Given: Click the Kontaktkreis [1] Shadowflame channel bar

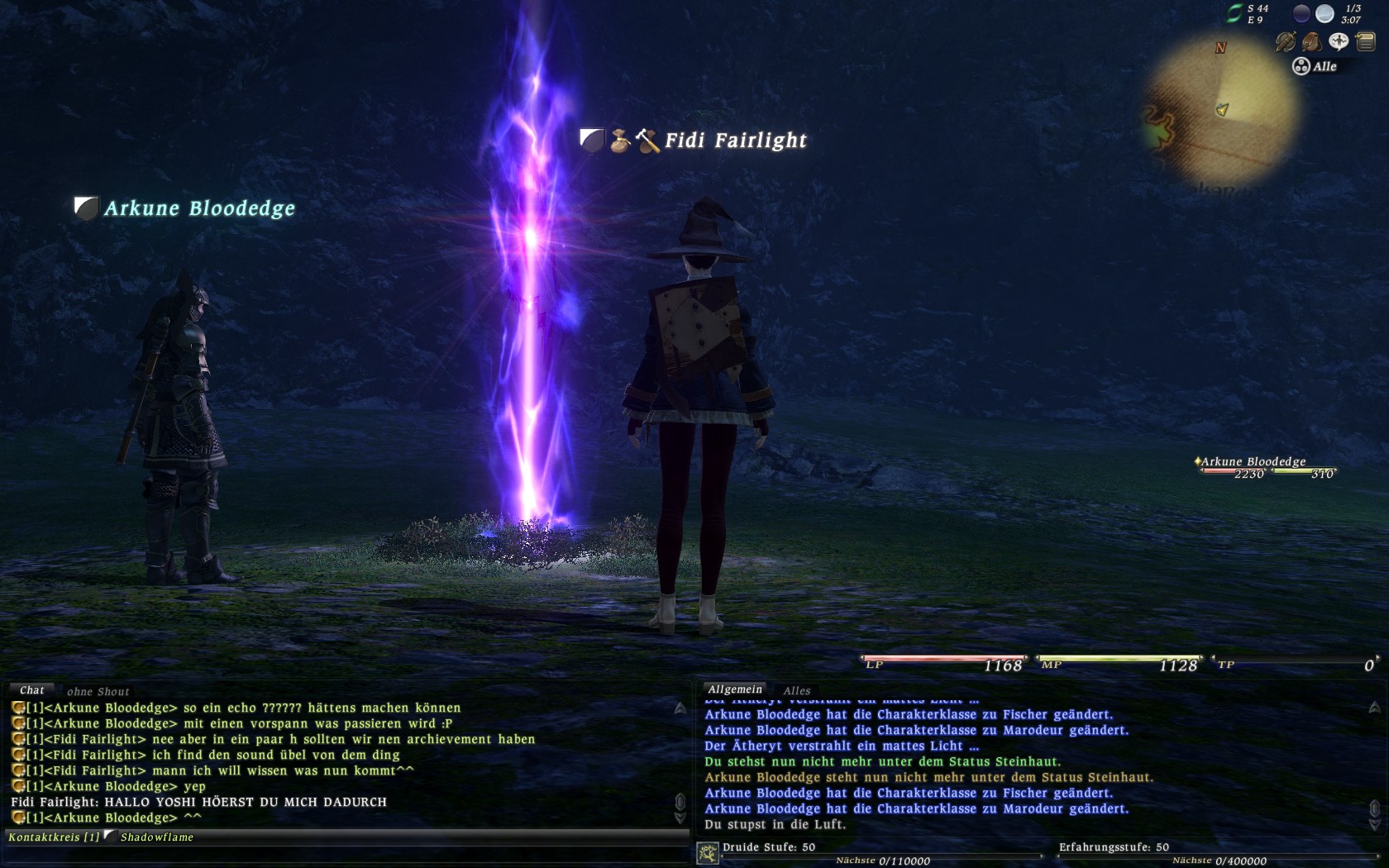Looking at the screenshot, I should point(101,837).
